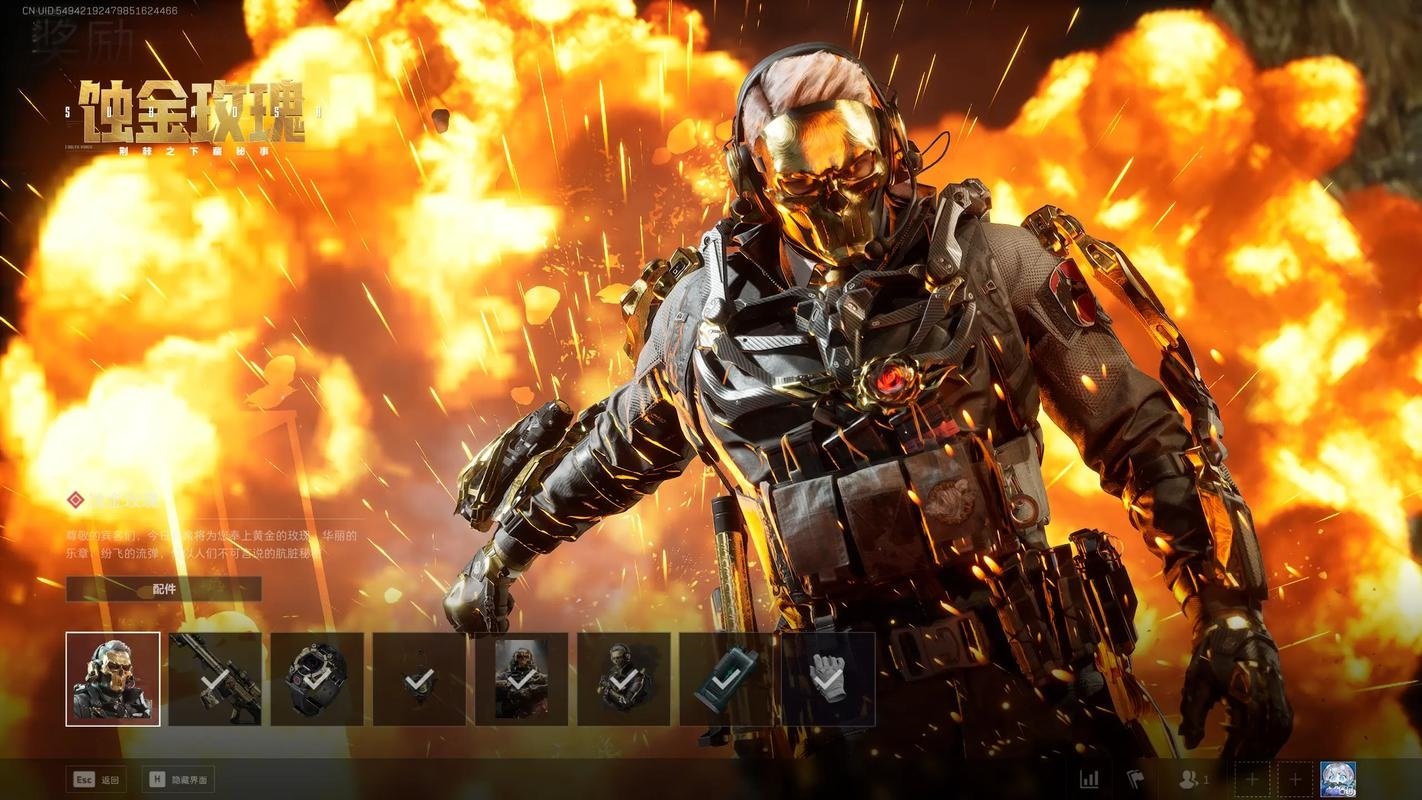Select the small dark badge reward thumbnail
Screen dimensions: 1422x800
point(419,679)
